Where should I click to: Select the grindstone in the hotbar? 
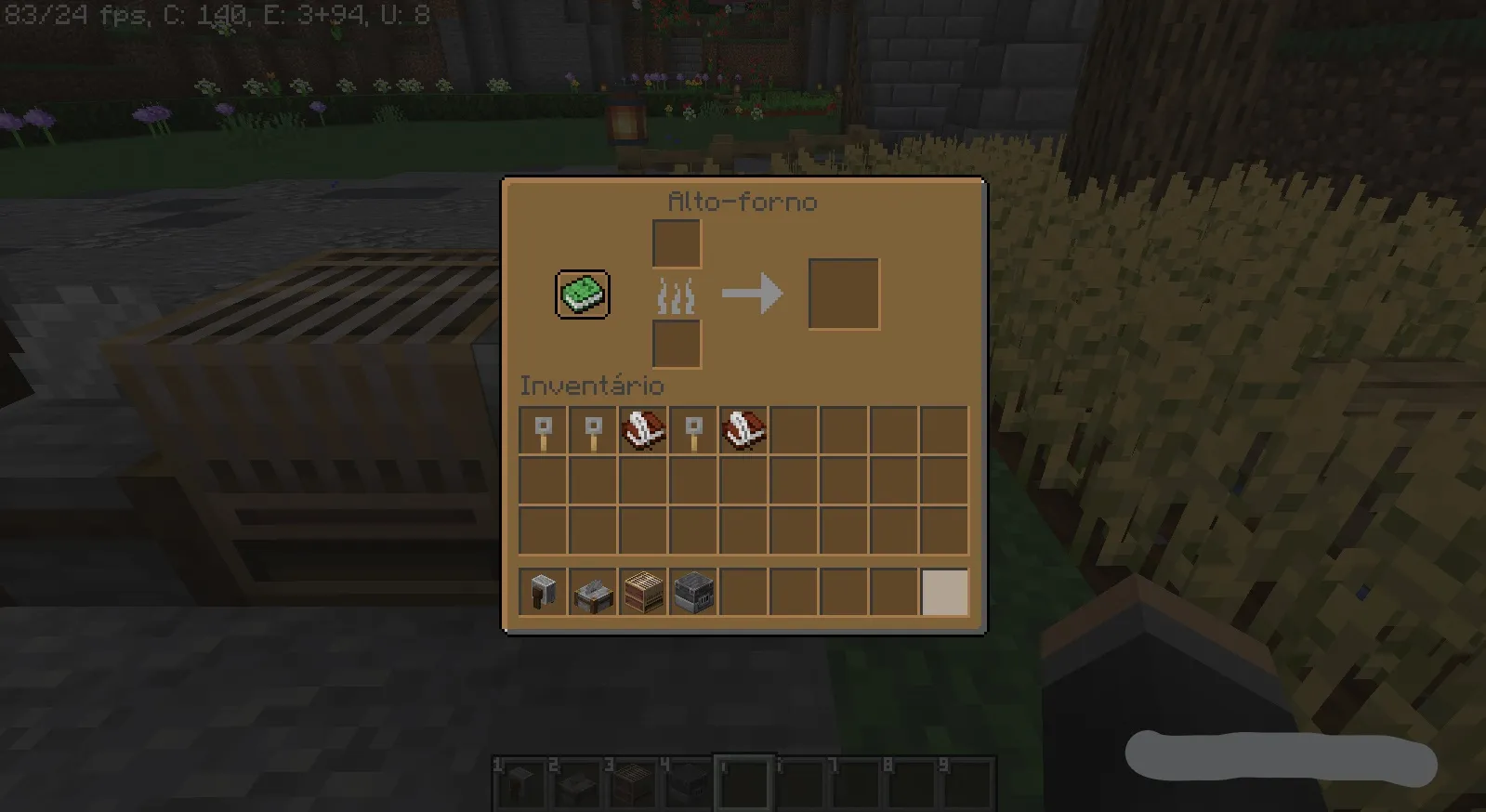tap(542, 592)
